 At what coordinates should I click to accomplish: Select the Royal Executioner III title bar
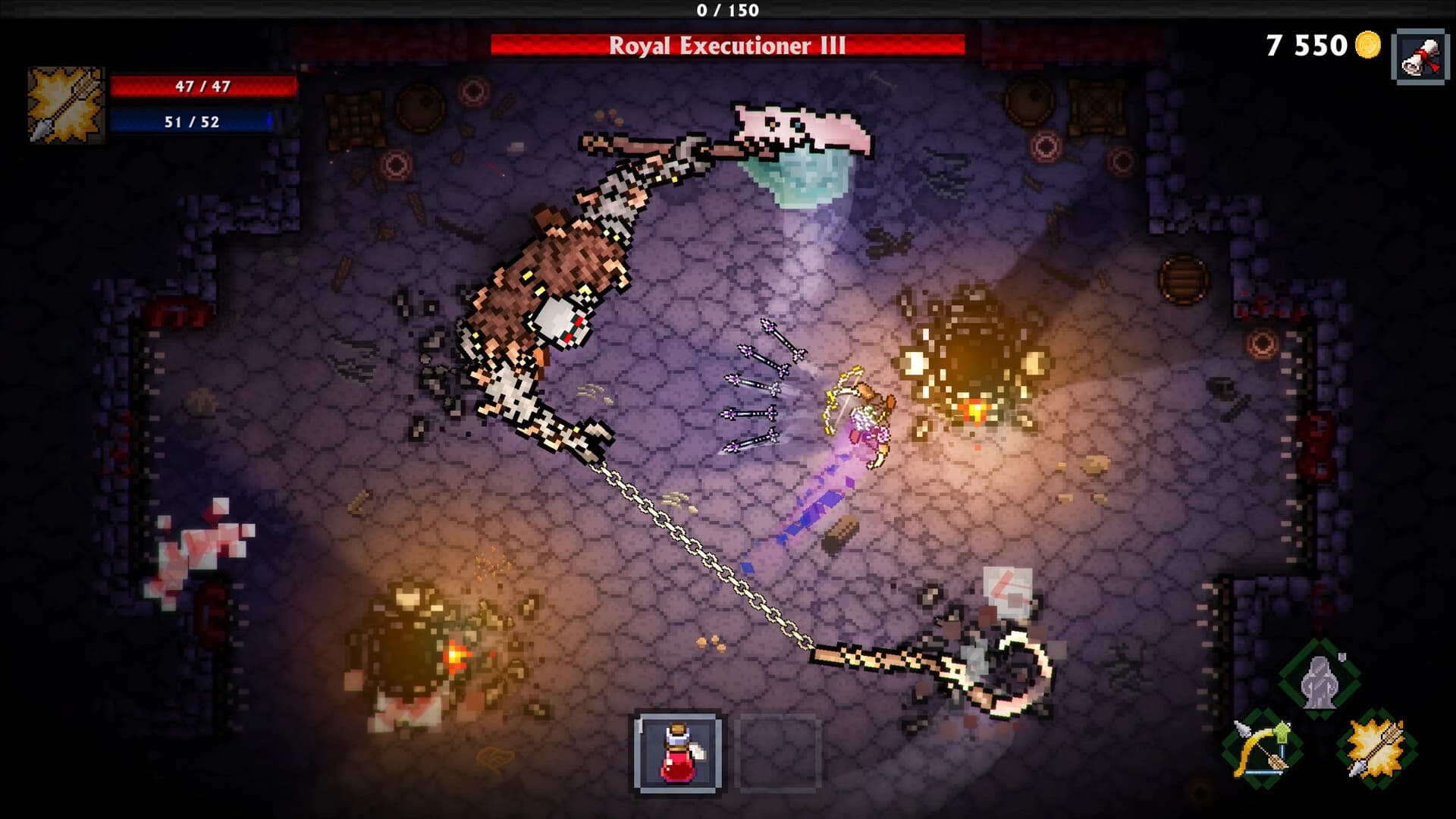[x=728, y=47]
